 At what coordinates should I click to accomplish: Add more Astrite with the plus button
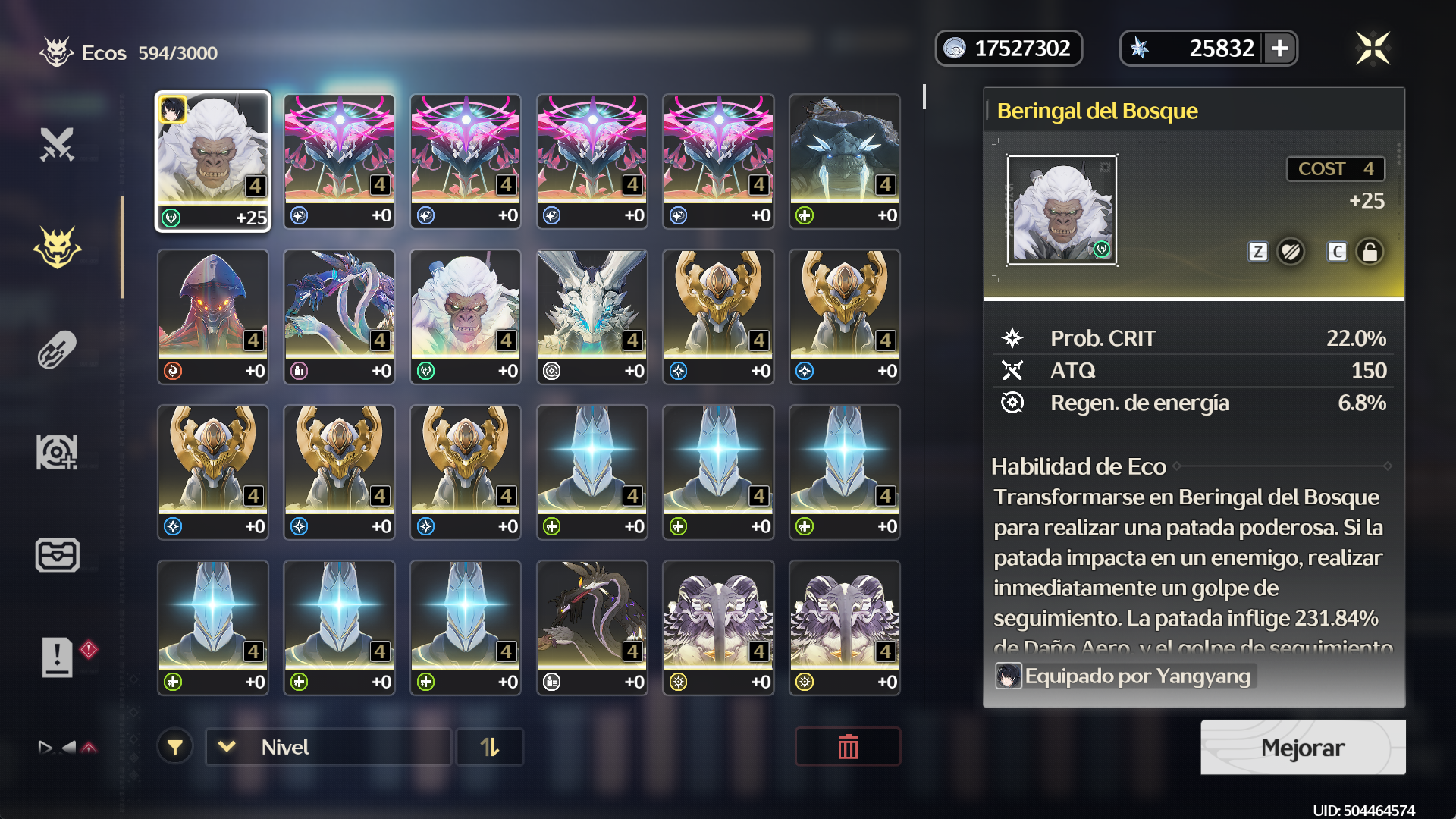point(1280,49)
